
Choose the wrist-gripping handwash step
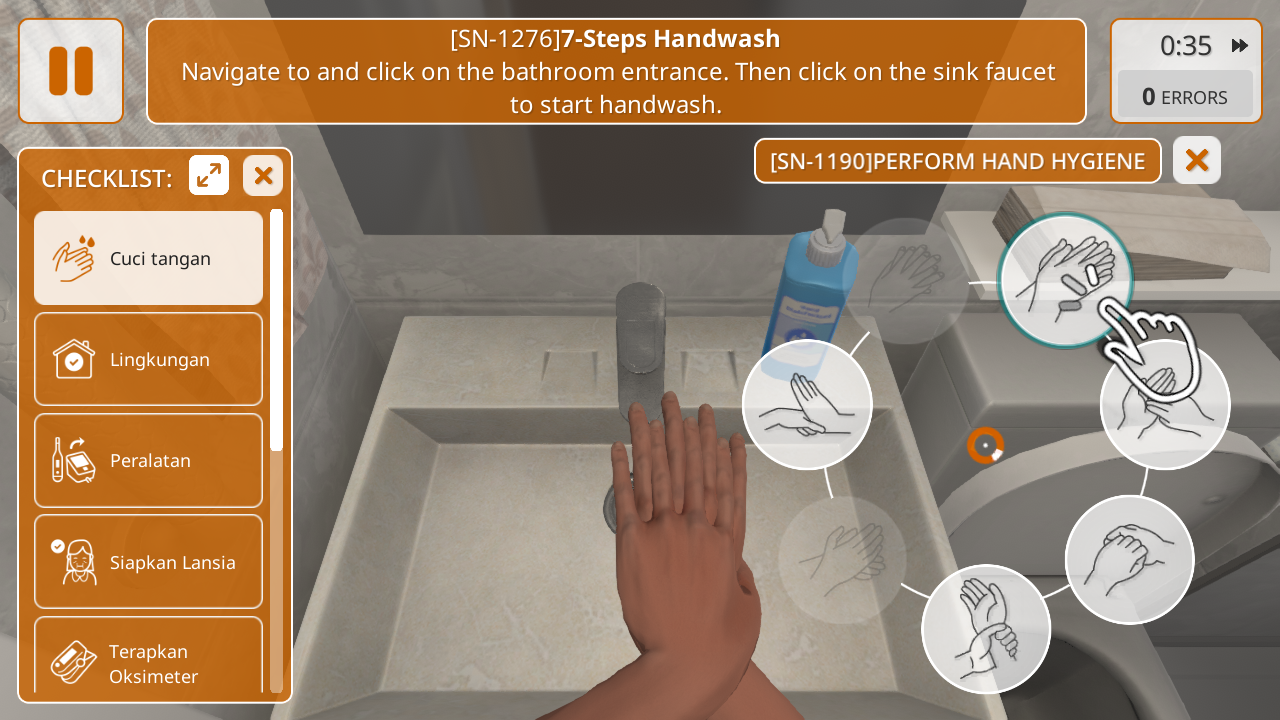(x=985, y=629)
